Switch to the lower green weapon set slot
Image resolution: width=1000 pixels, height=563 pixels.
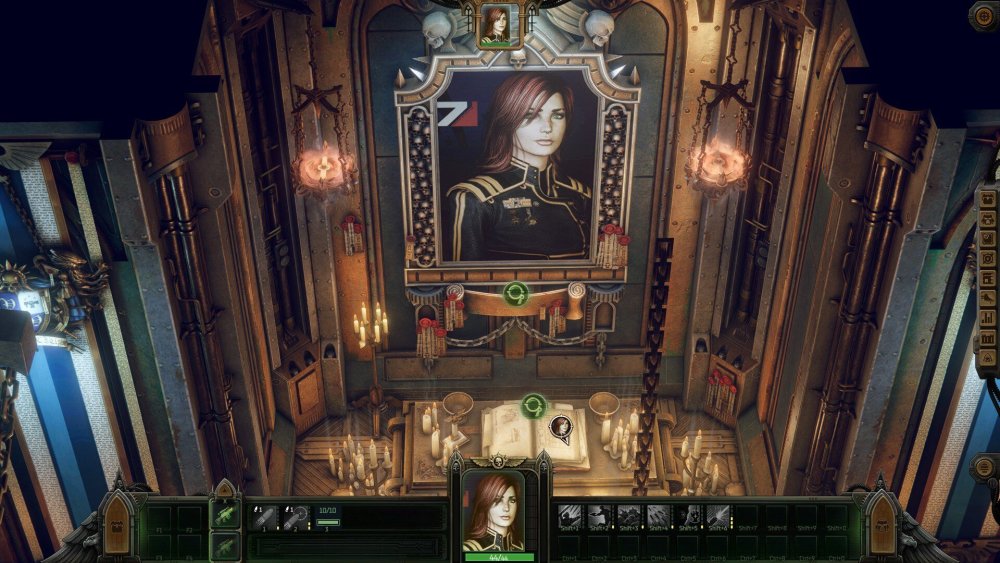point(226,545)
